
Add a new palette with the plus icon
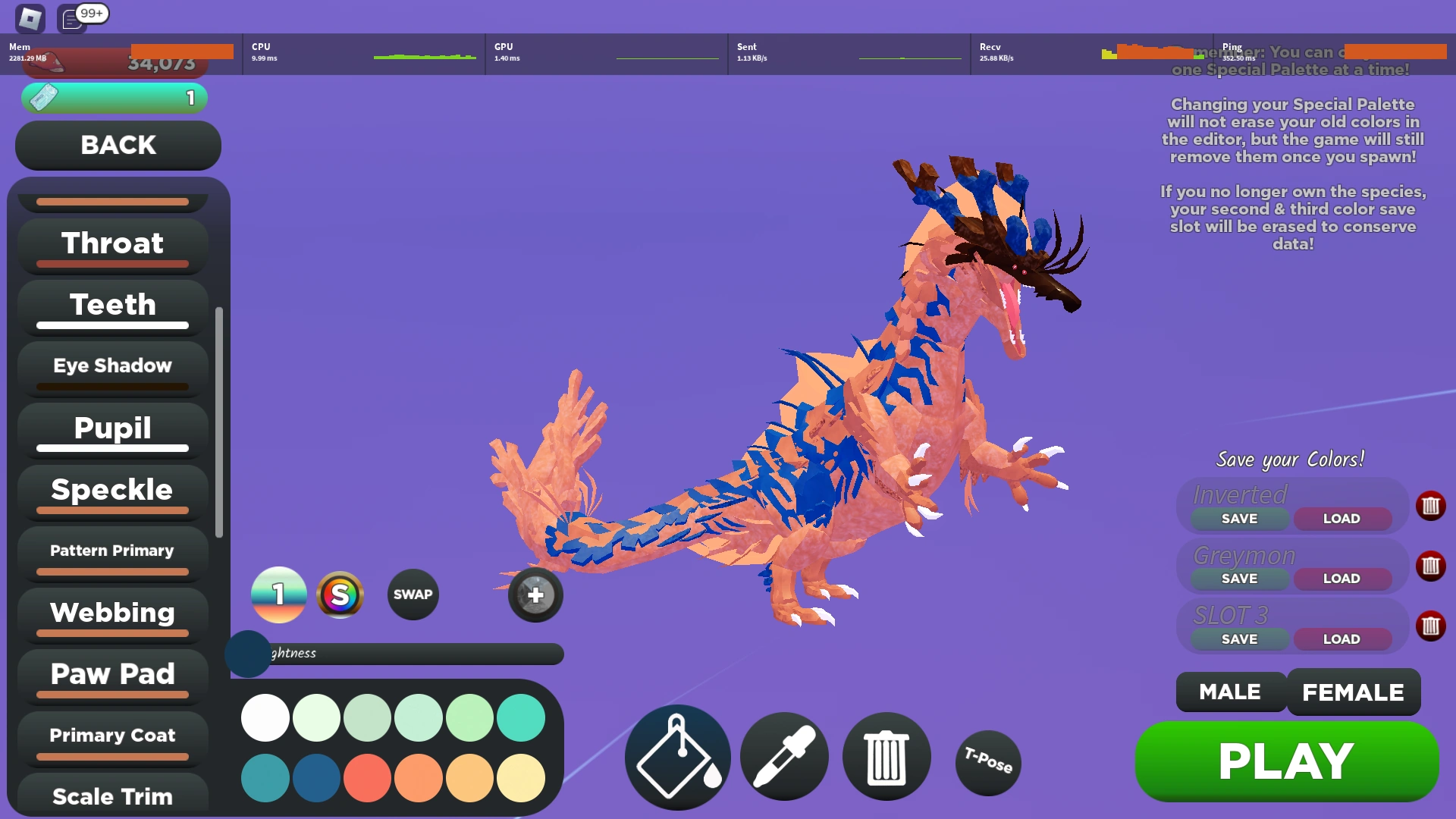click(x=535, y=595)
